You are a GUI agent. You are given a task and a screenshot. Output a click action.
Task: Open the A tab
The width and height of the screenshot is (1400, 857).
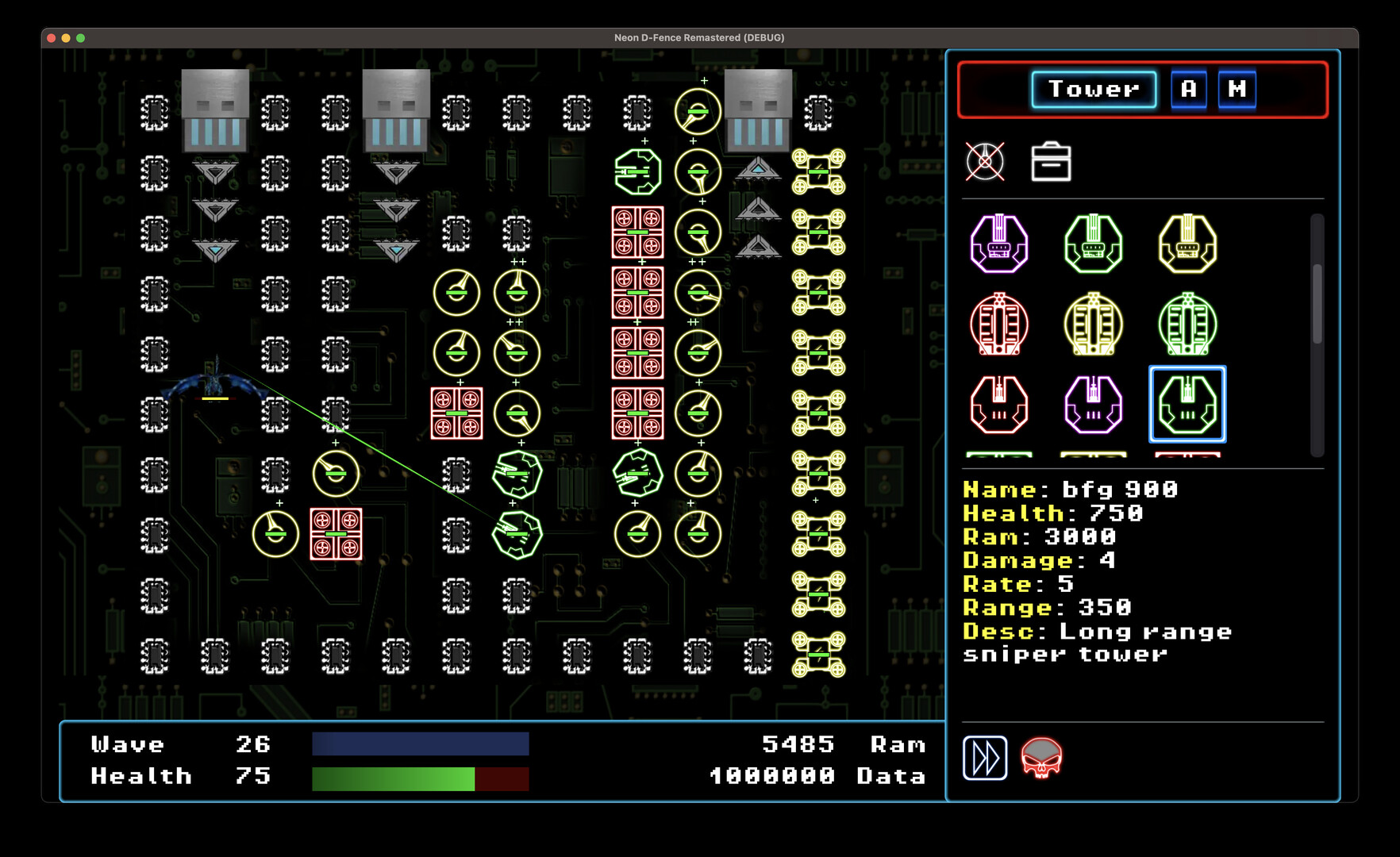tap(1188, 90)
